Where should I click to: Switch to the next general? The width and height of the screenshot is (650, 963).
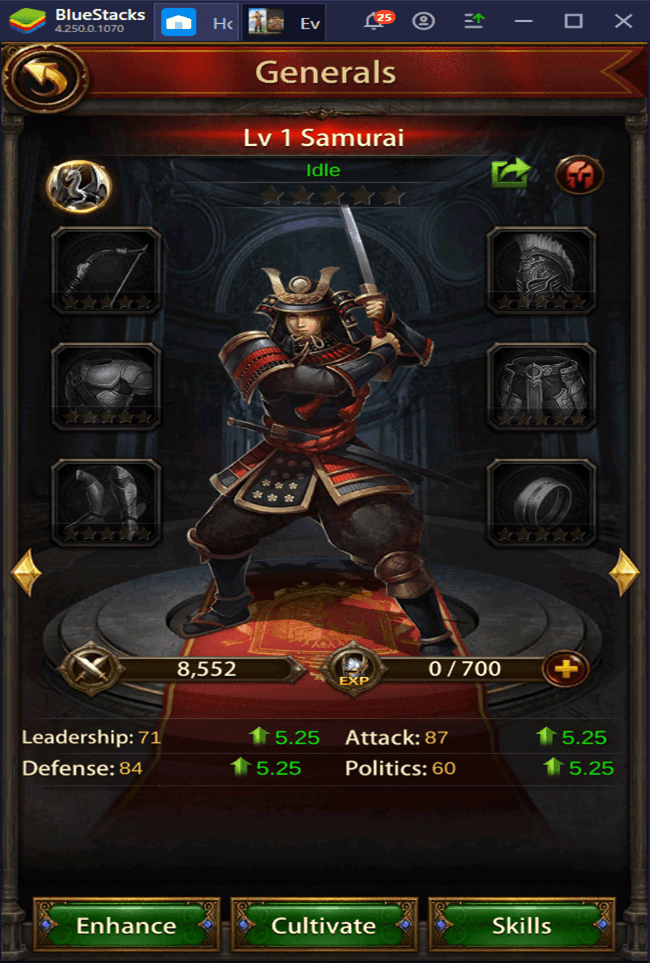click(624, 573)
